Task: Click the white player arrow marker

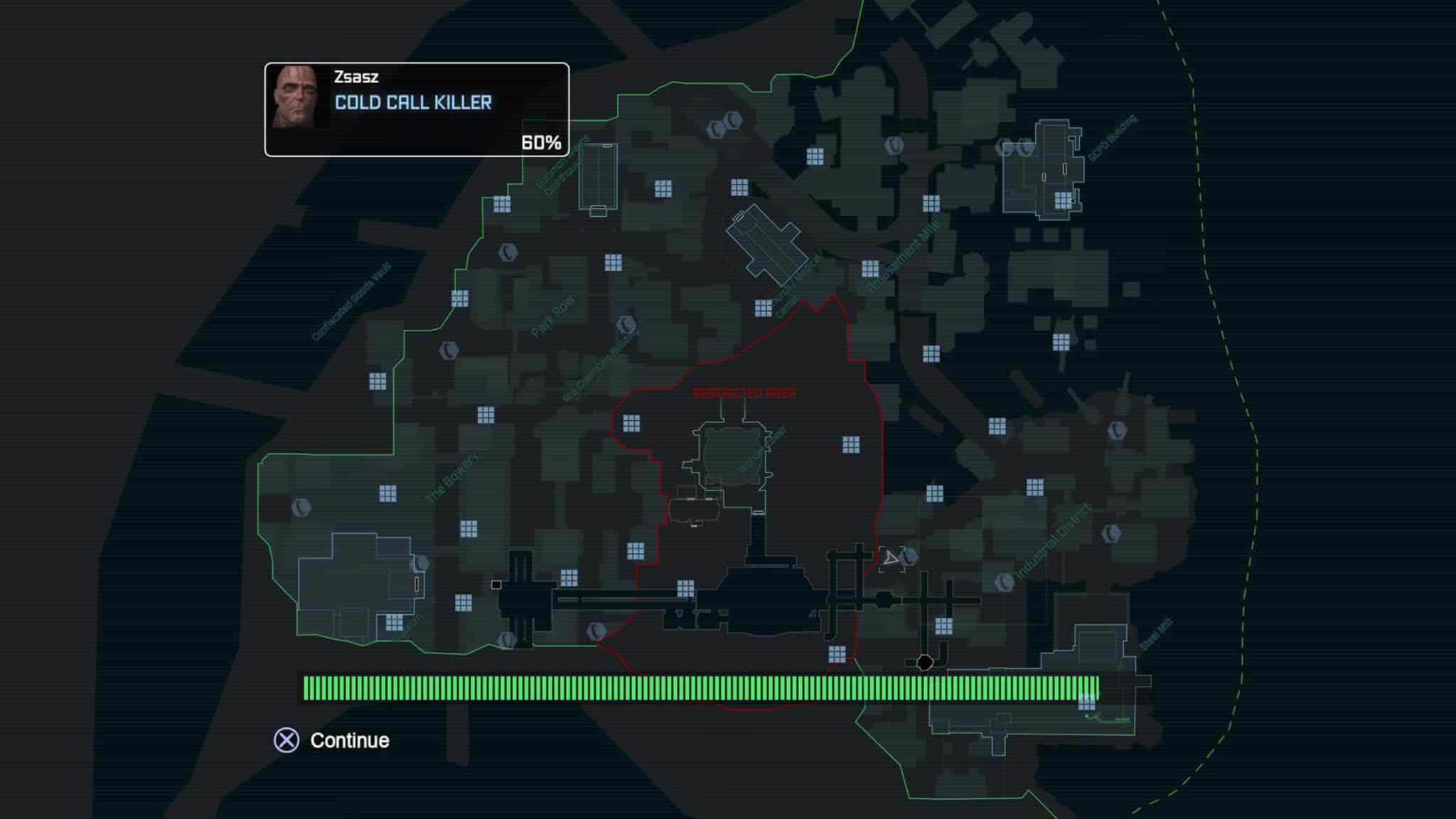Action: pyautogui.click(x=890, y=559)
